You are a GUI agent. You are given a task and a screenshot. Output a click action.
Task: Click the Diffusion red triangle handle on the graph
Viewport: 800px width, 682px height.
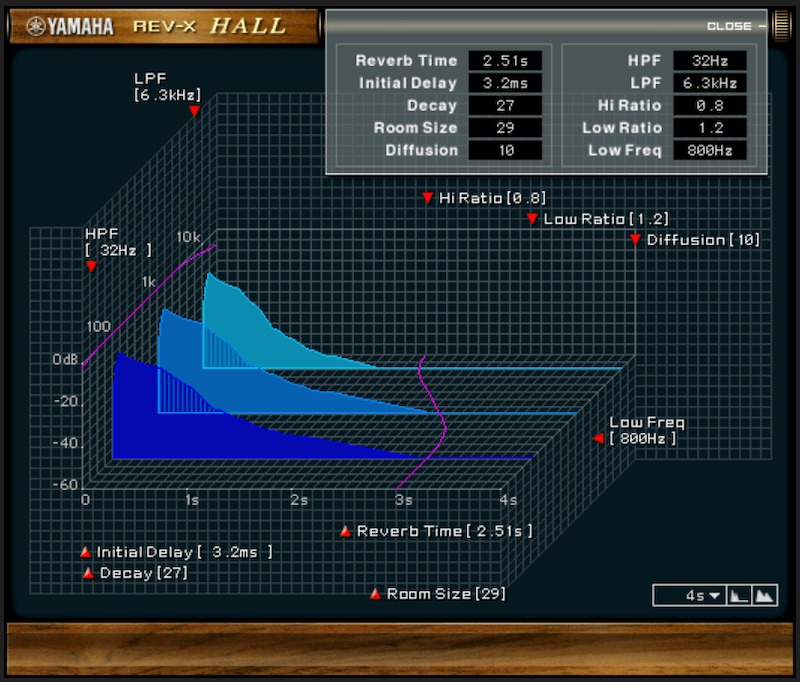point(635,240)
